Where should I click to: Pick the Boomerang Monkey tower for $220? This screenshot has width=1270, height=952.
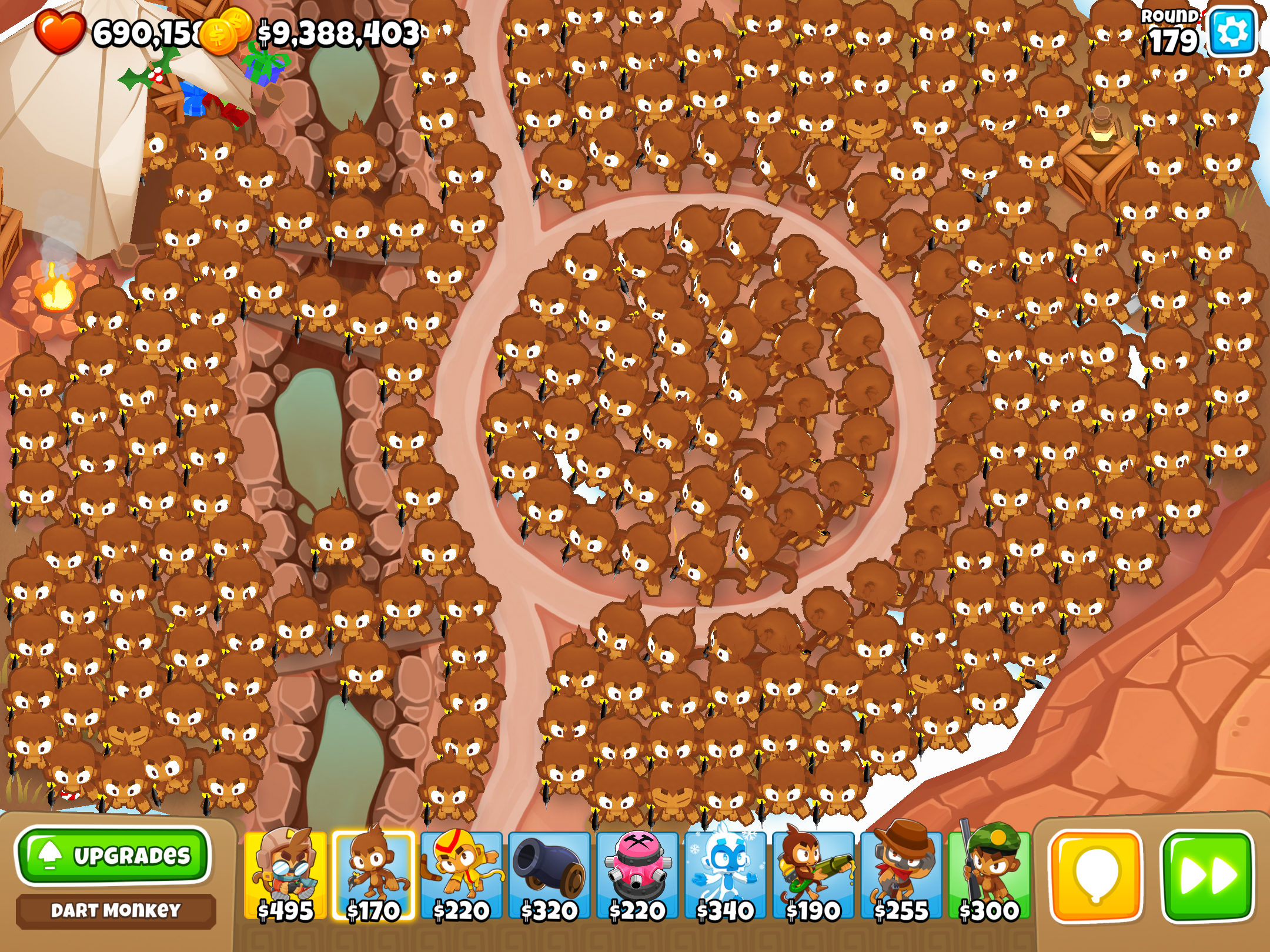(x=462, y=875)
